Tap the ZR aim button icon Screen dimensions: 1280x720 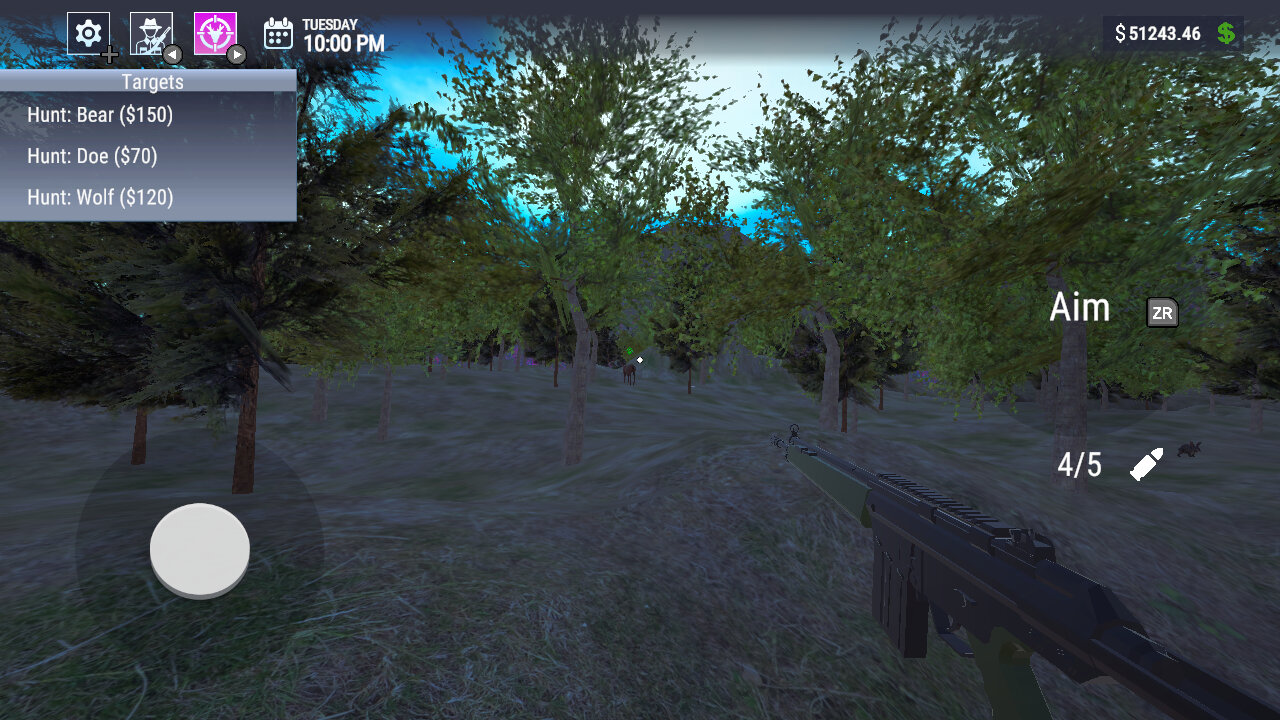point(1161,313)
